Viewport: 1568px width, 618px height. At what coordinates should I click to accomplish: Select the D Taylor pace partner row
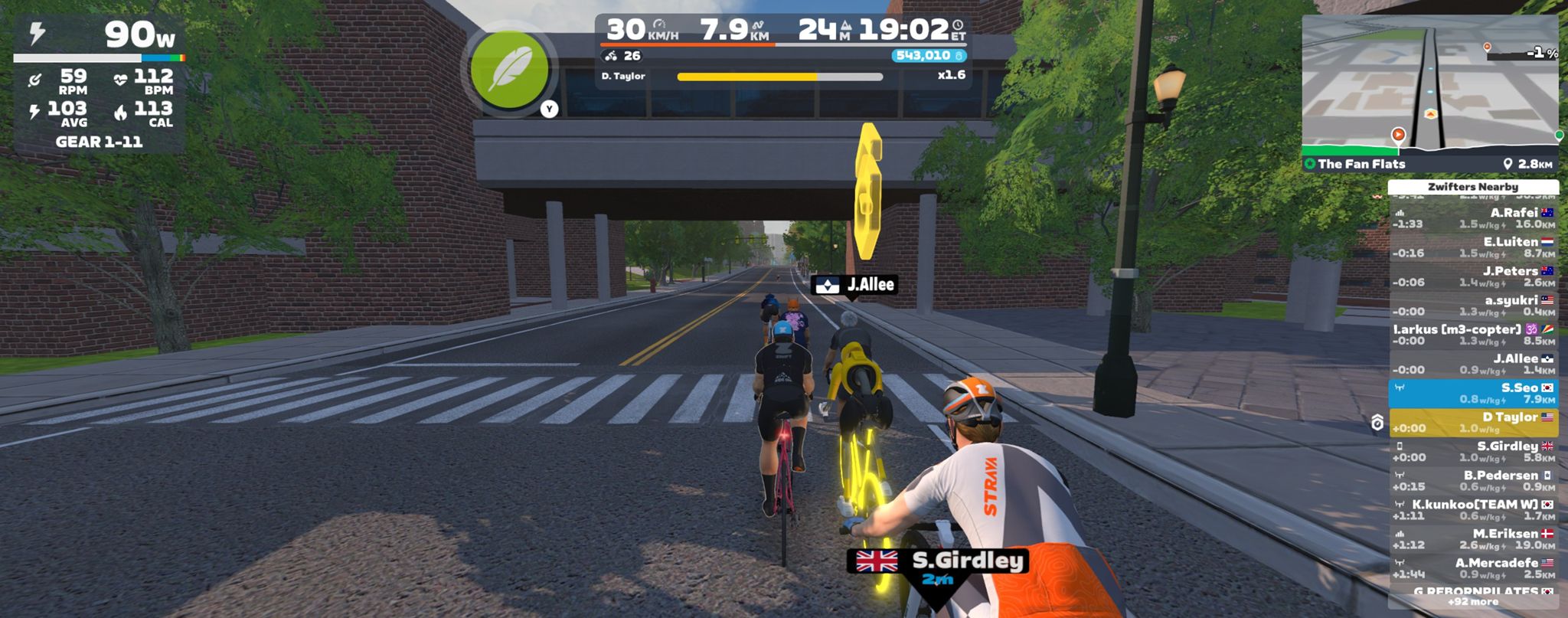(1473, 422)
